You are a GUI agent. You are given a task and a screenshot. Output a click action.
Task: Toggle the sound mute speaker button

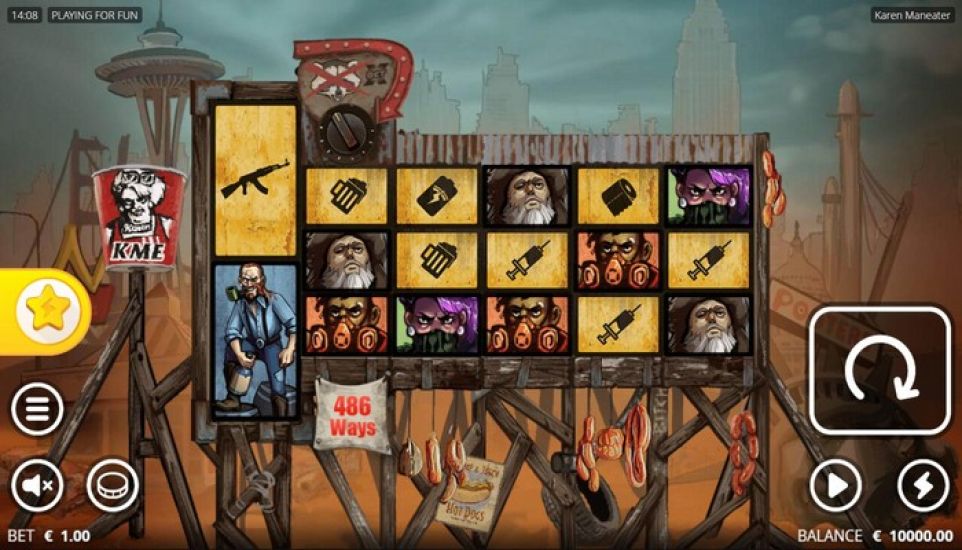tap(37, 487)
